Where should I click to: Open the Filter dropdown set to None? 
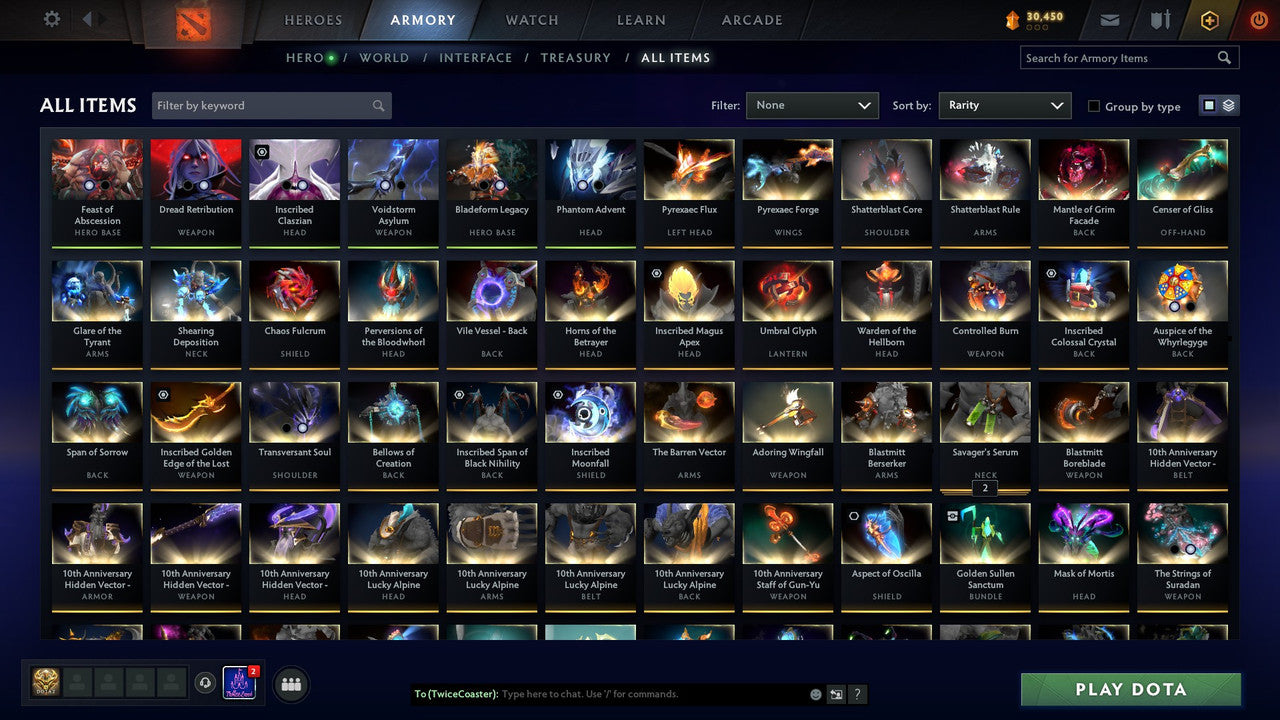pos(812,104)
